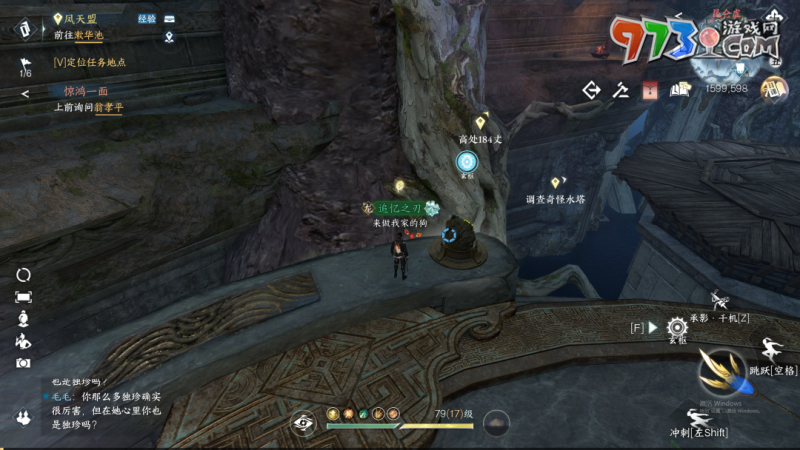Open the card icon beside 经验

(x=169, y=19)
